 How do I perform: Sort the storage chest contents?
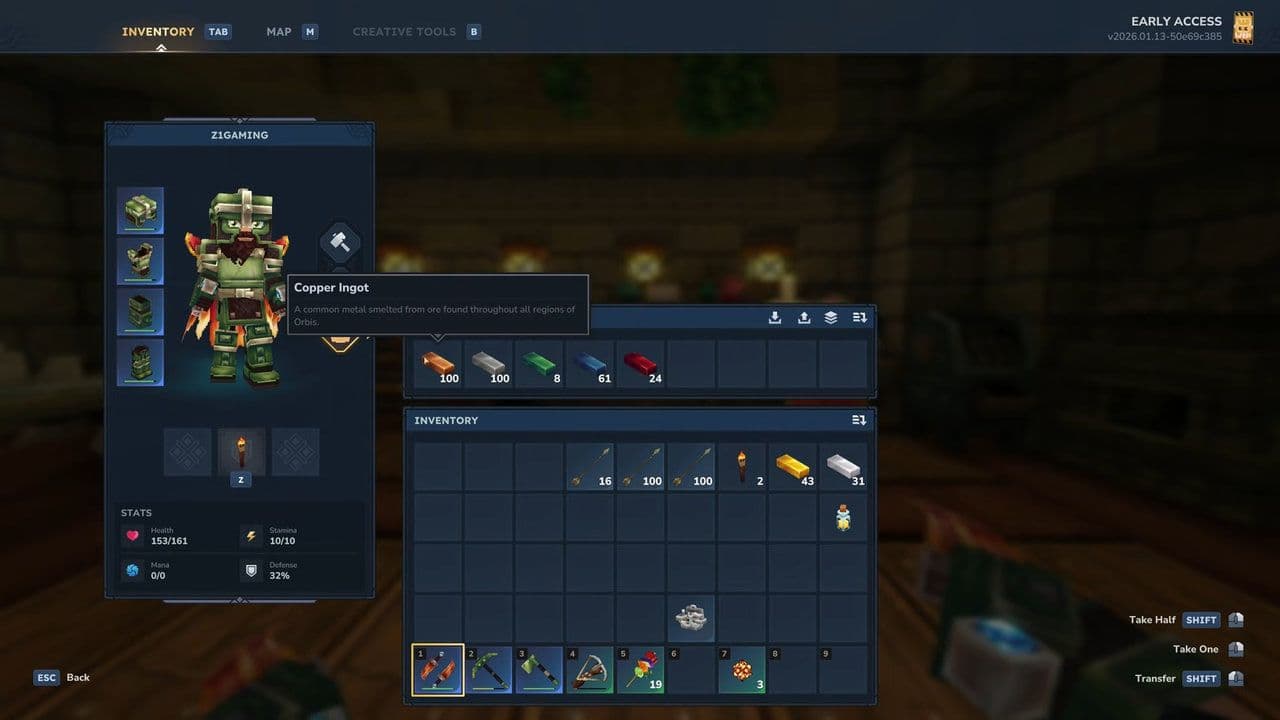point(859,317)
